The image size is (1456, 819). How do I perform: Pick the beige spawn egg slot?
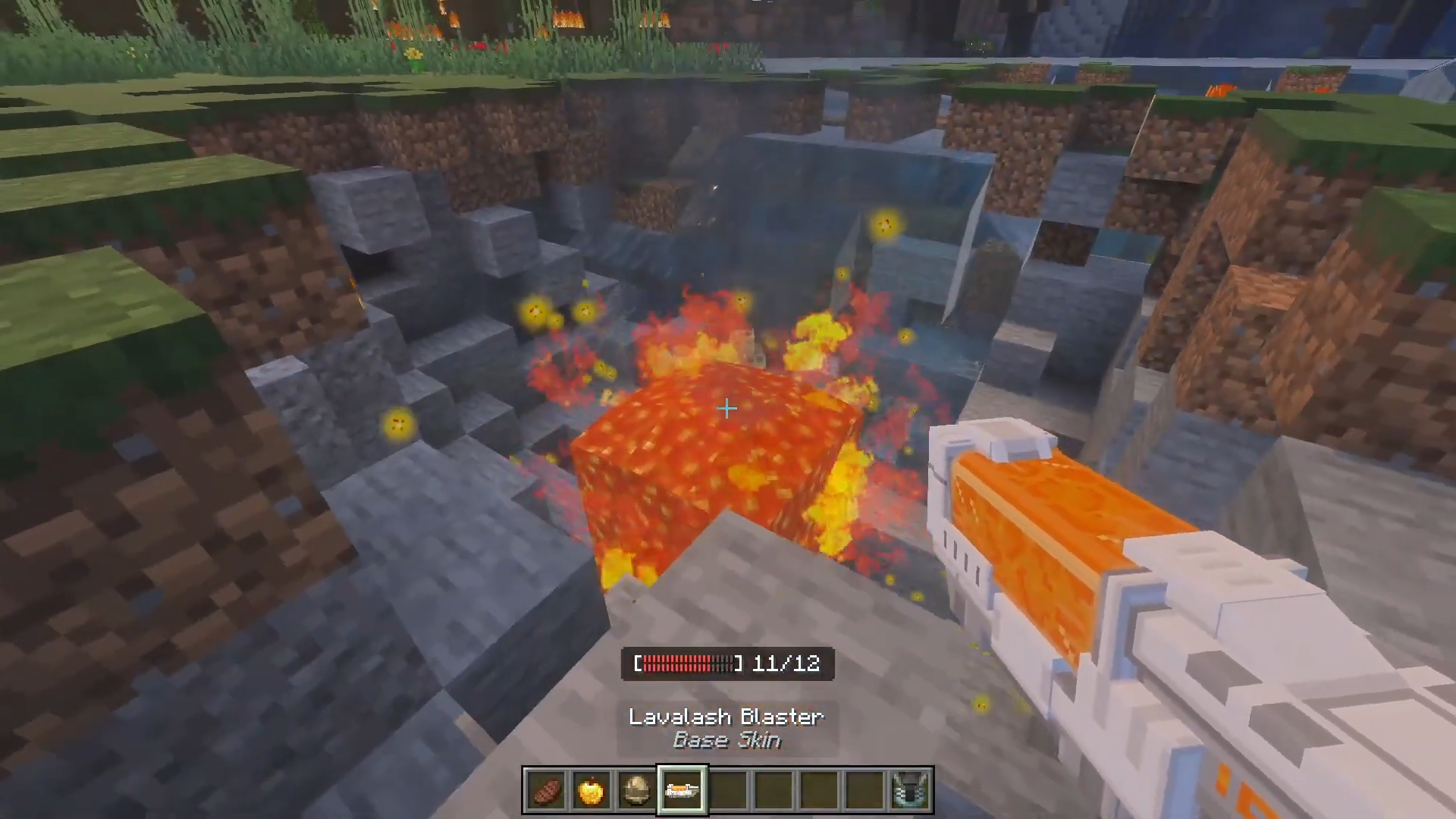[637, 791]
